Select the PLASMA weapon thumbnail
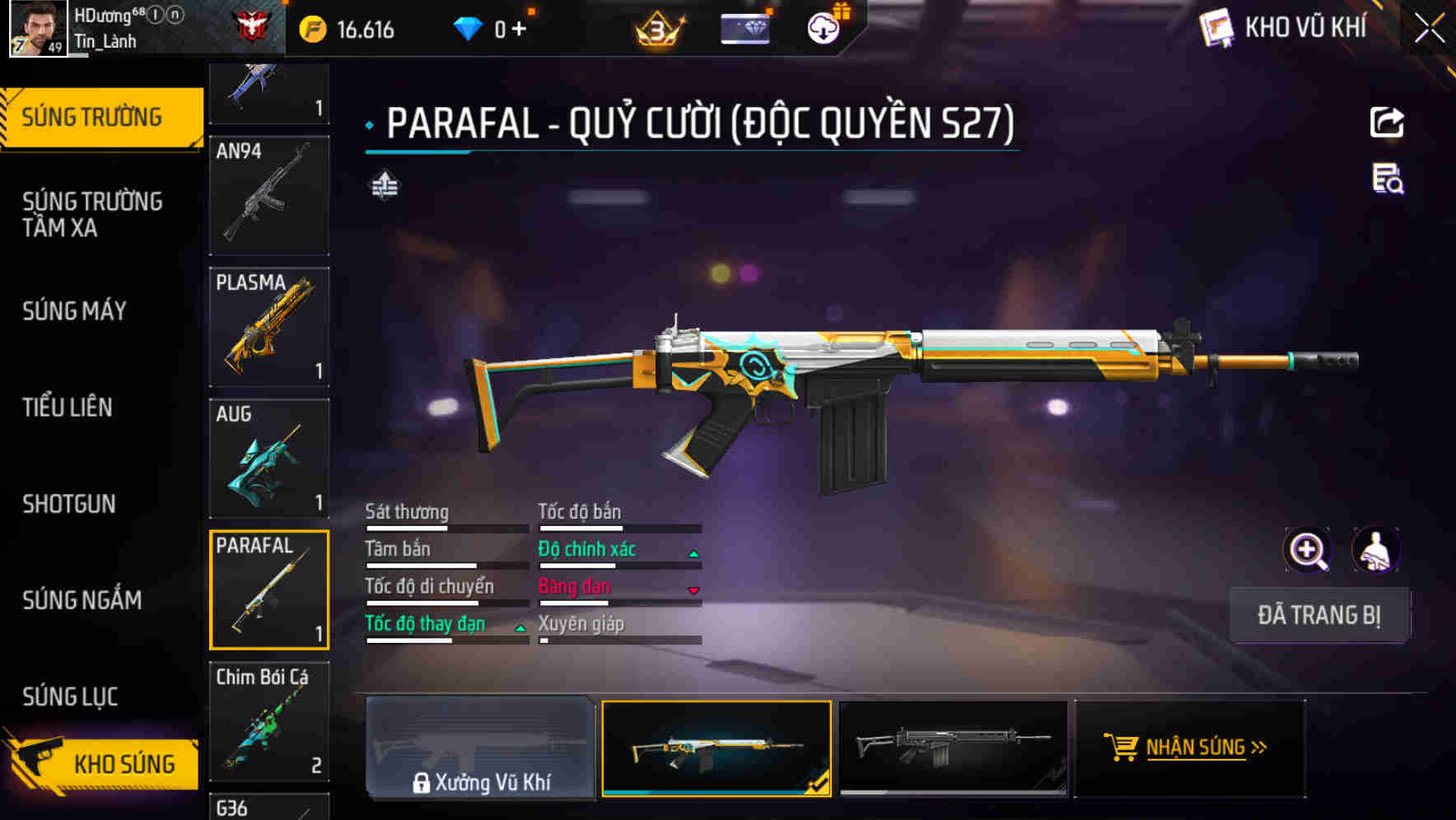The image size is (1456, 820). pos(268,326)
